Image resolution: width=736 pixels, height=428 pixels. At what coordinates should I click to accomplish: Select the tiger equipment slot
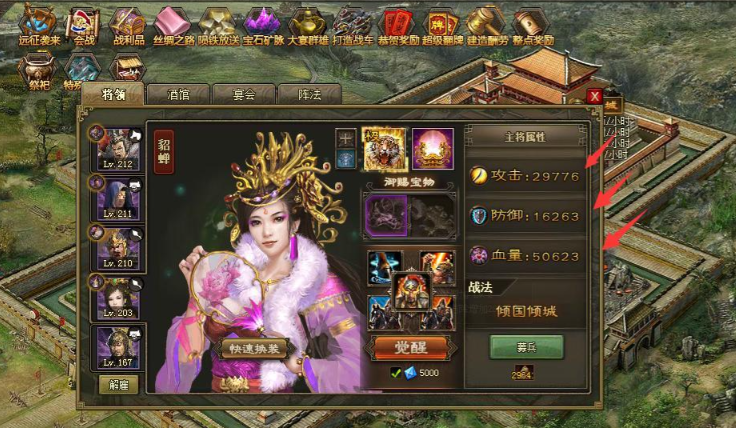tap(380, 148)
